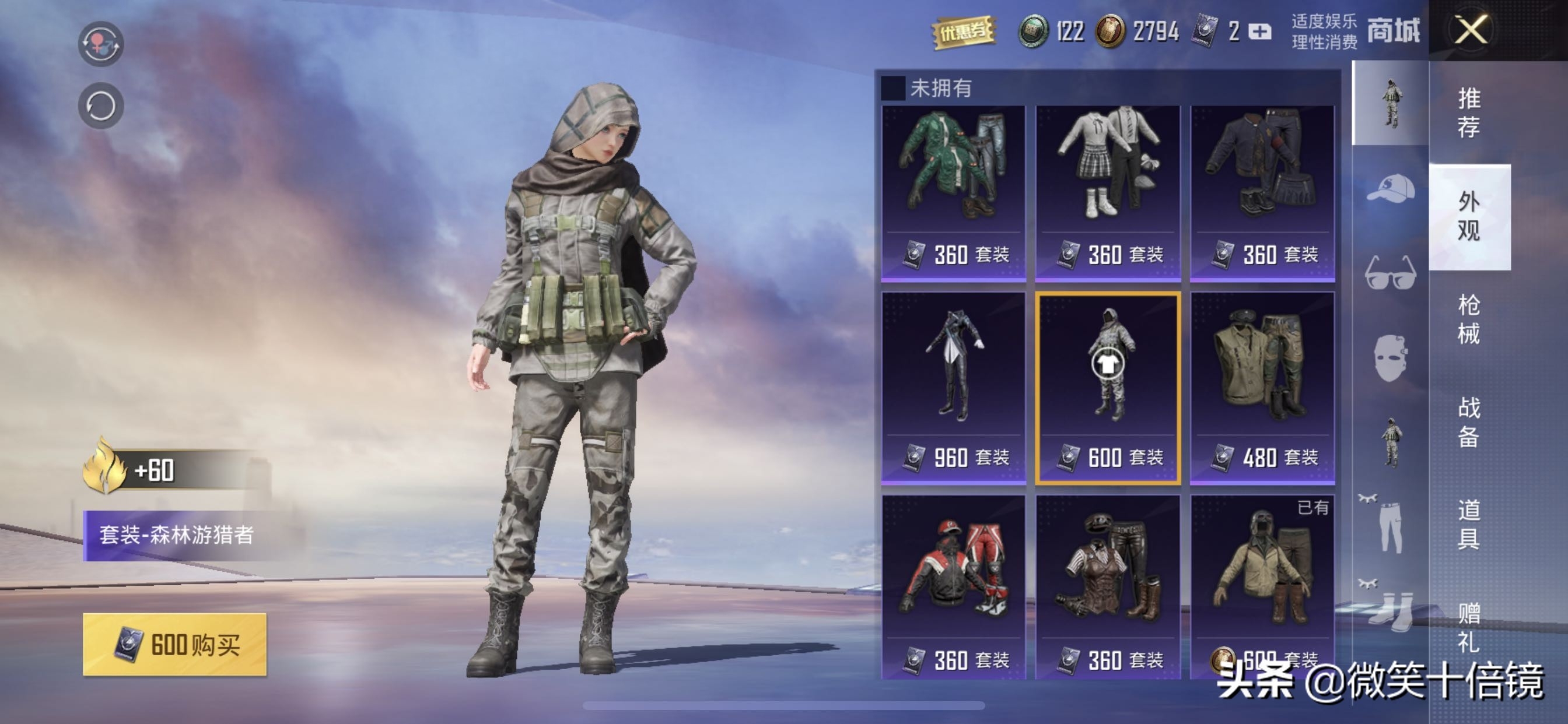
Task: Go to the 道具 items tab
Action: click(x=1468, y=524)
